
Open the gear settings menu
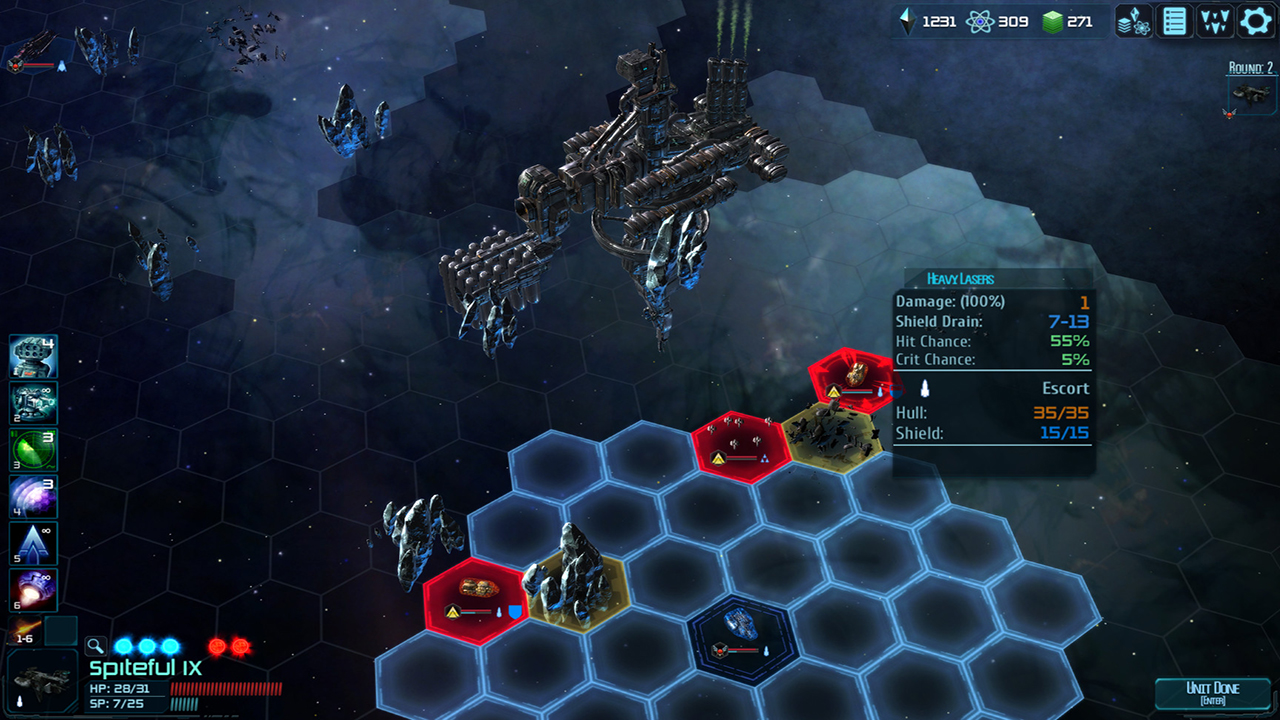1256,21
